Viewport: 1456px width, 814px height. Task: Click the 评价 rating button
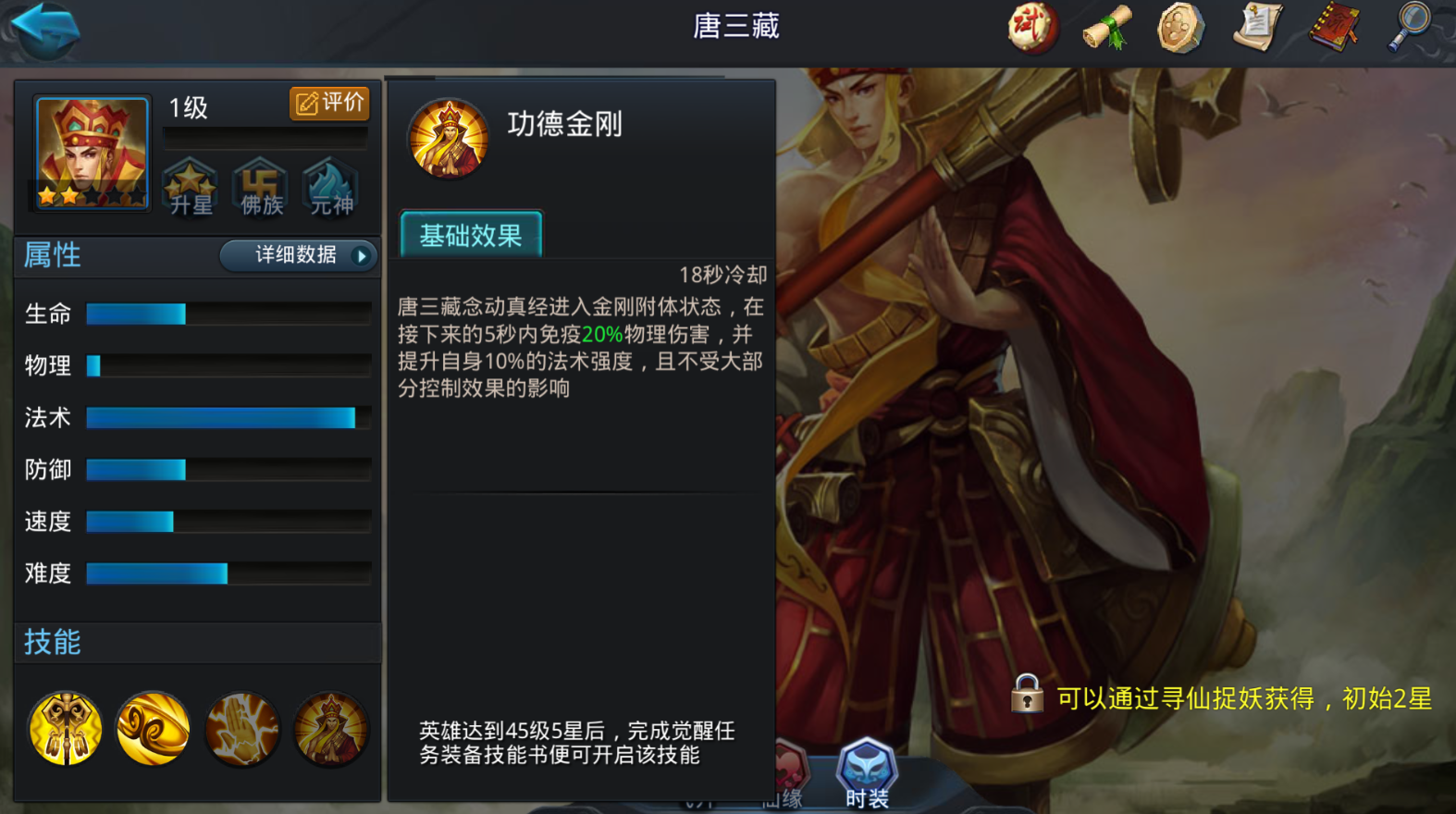329,104
